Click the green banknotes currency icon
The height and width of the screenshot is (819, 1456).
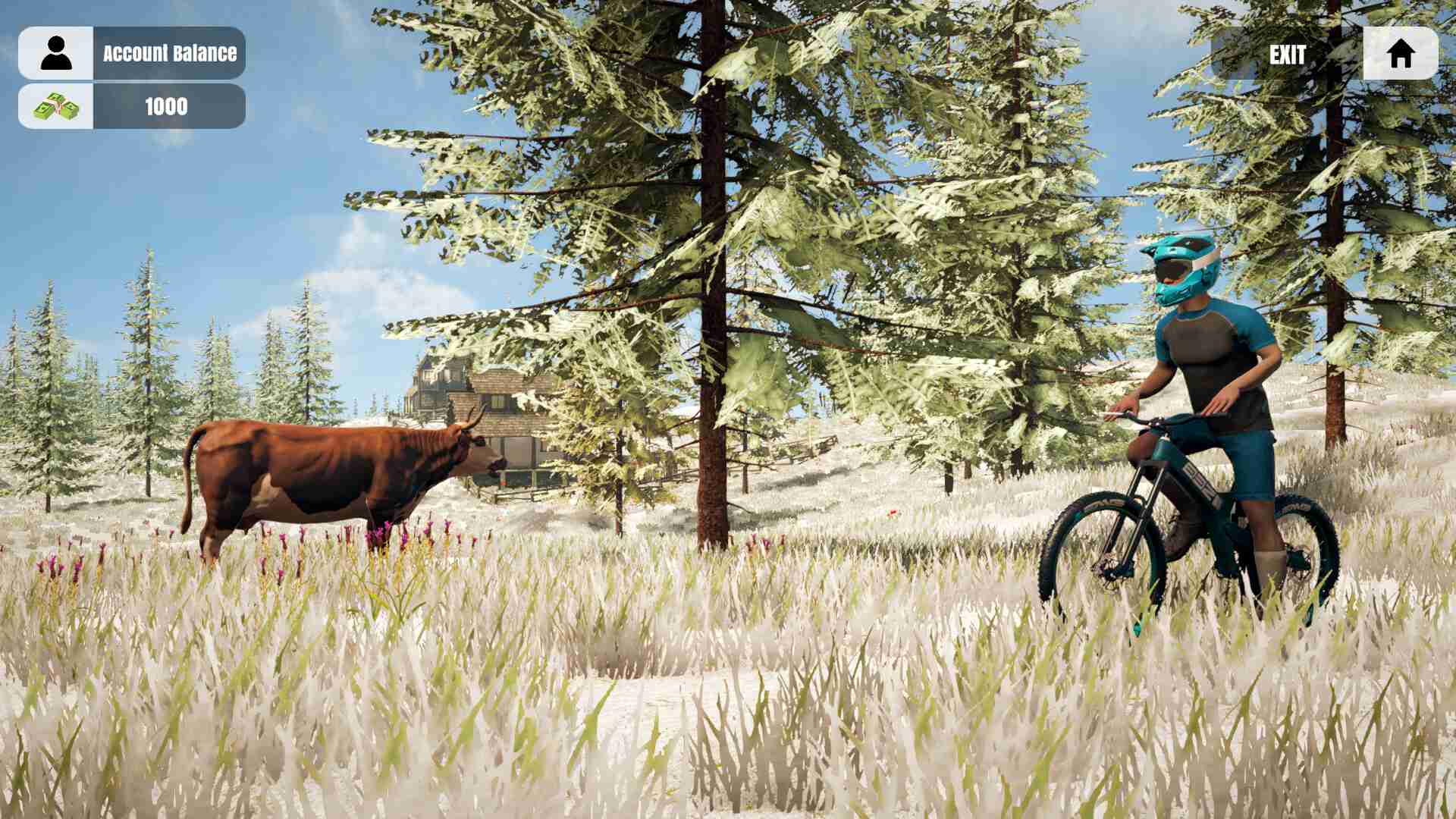(x=57, y=106)
